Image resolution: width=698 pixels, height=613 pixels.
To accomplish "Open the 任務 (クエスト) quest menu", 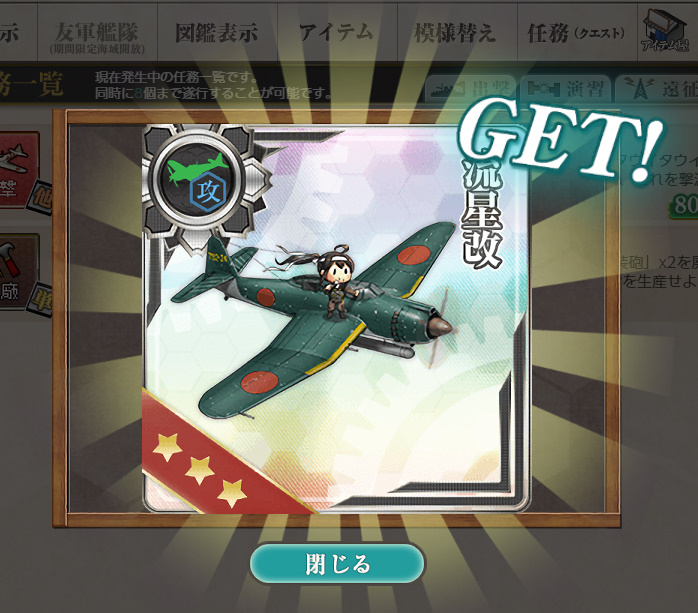I will click(575, 33).
